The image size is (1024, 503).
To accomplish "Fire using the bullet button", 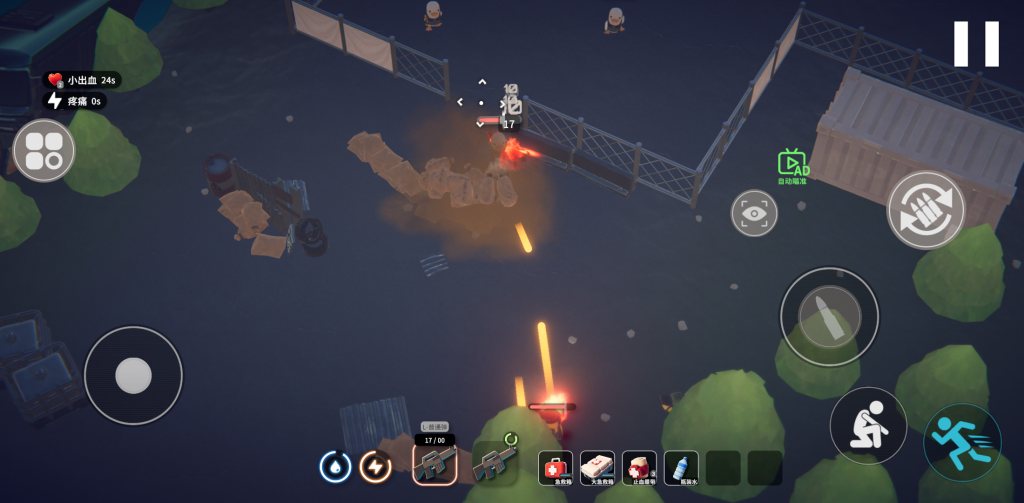I will (x=829, y=316).
